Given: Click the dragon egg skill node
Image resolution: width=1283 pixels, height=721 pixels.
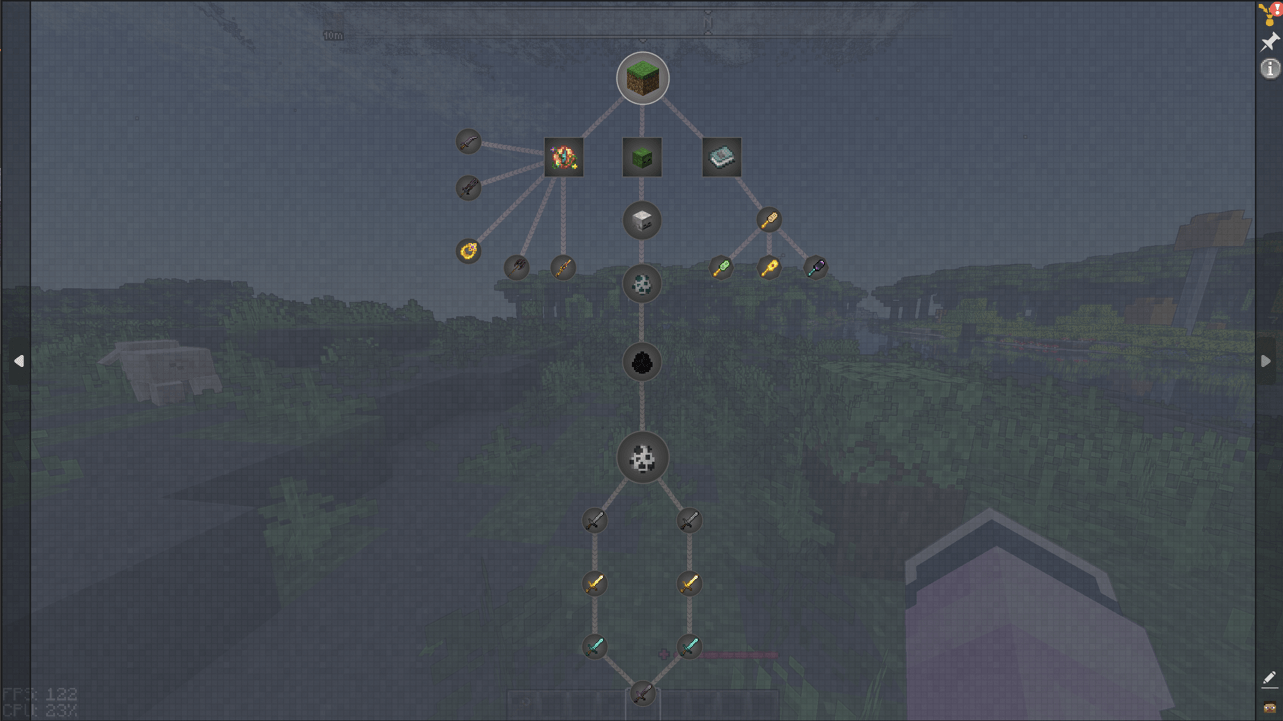Looking at the screenshot, I should coord(641,362).
